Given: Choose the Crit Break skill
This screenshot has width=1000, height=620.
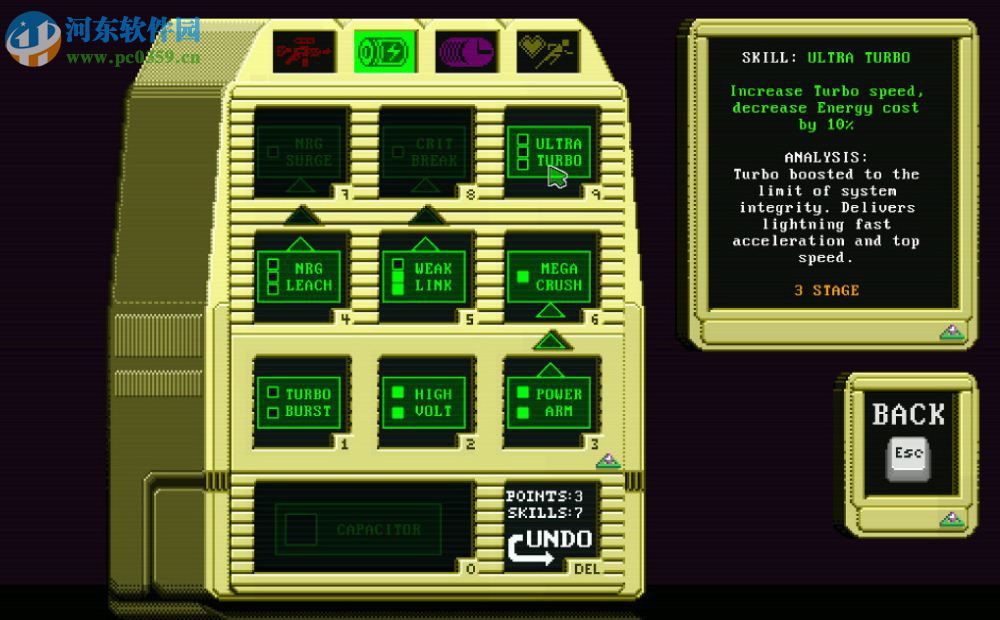Looking at the screenshot, I should click(x=425, y=152).
